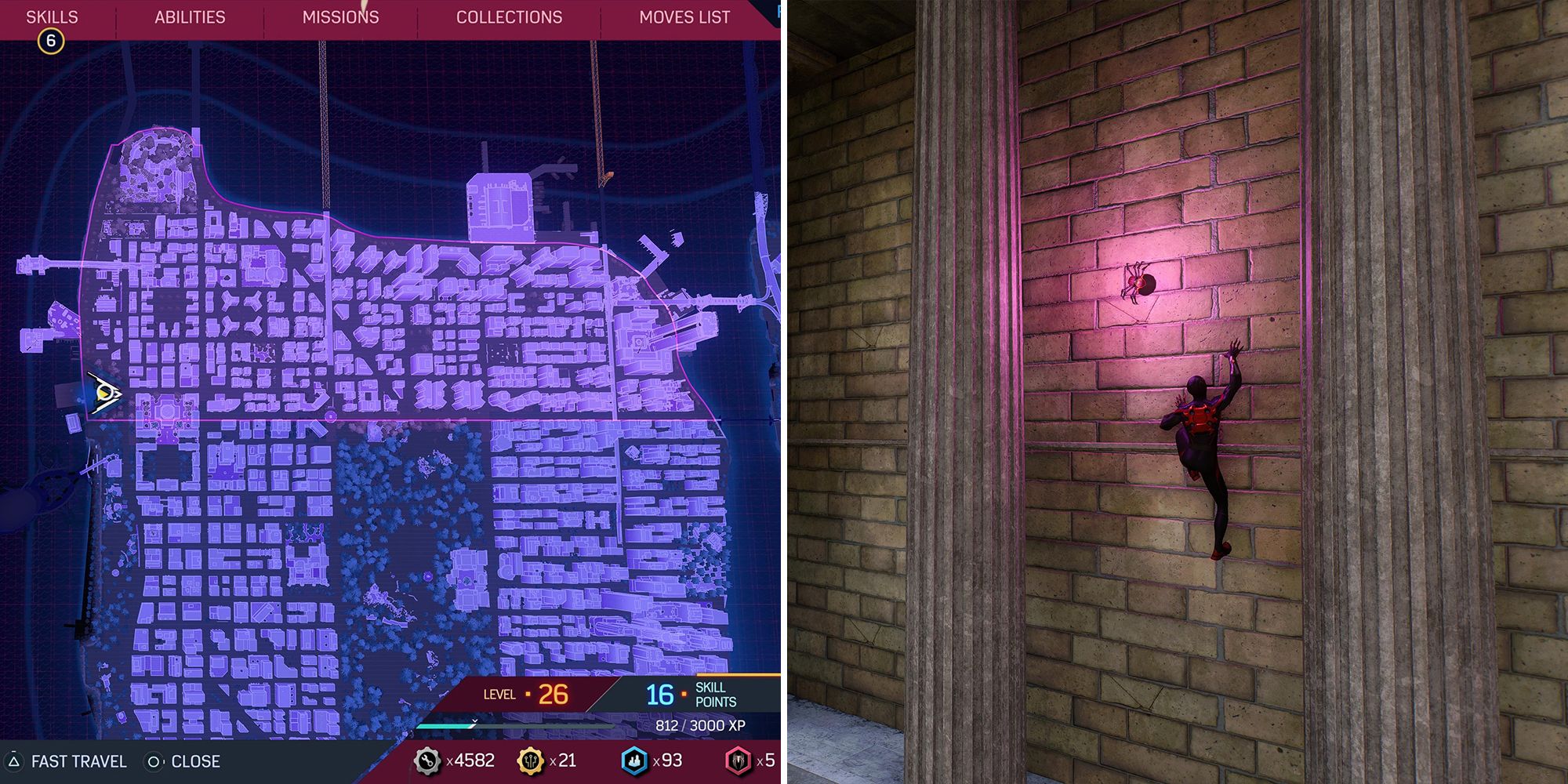Switch to the Collections tab
Screen dimensions: 1568x784
(x=510, y=16)
